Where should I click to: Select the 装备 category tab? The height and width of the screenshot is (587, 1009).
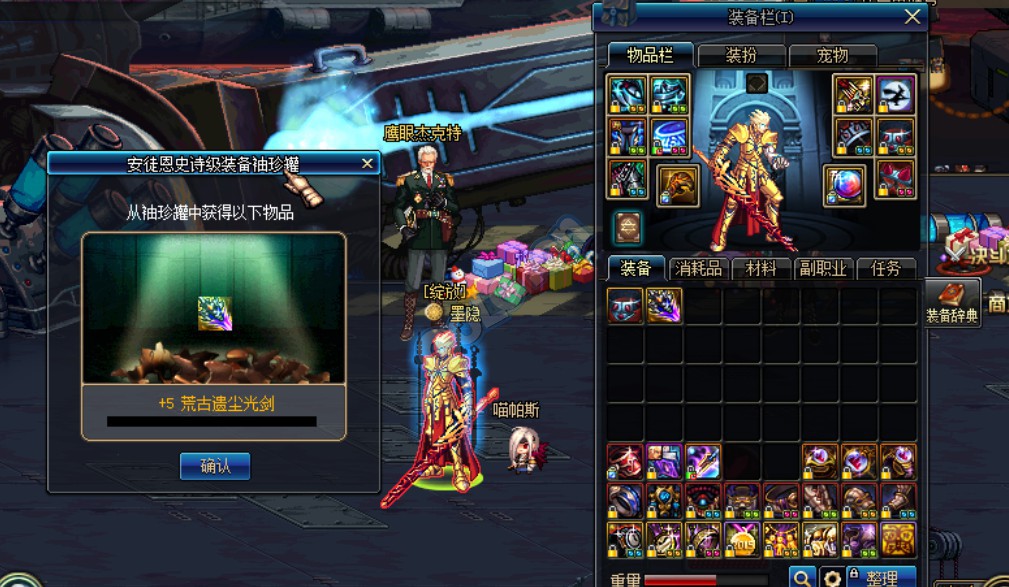(635, 268)
